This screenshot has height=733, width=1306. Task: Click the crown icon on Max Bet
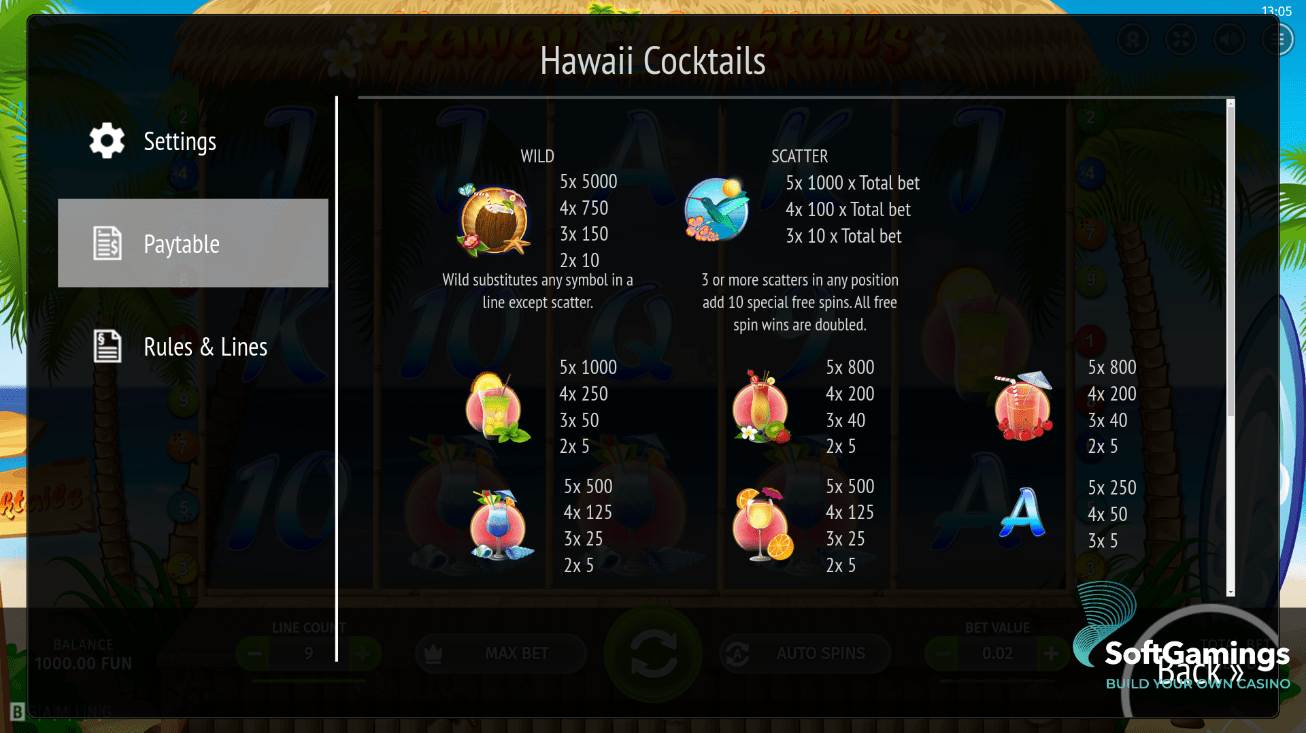pyautogui.click(x=437, y=653)
